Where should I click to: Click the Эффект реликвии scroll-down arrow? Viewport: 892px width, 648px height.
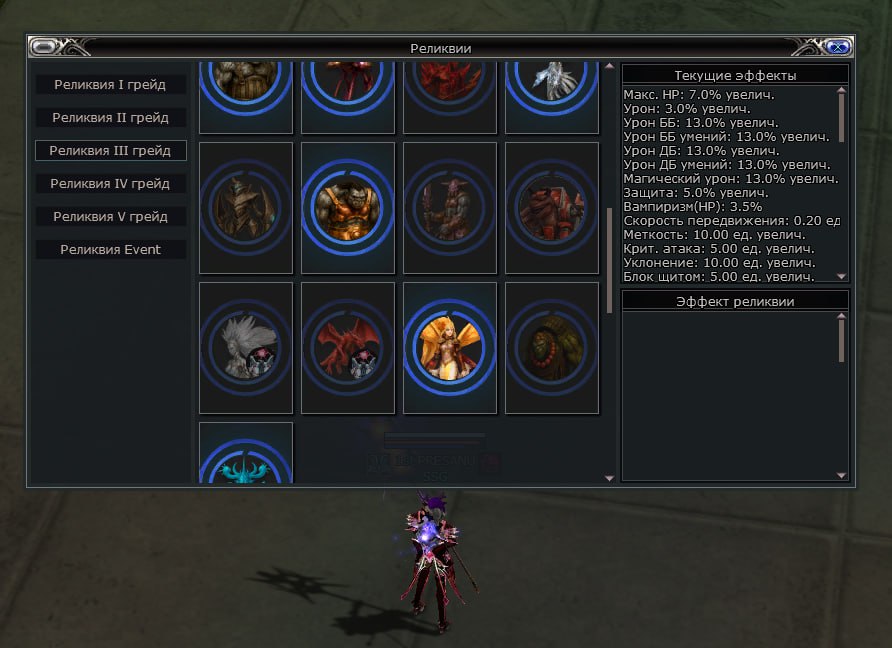point(841,475)
